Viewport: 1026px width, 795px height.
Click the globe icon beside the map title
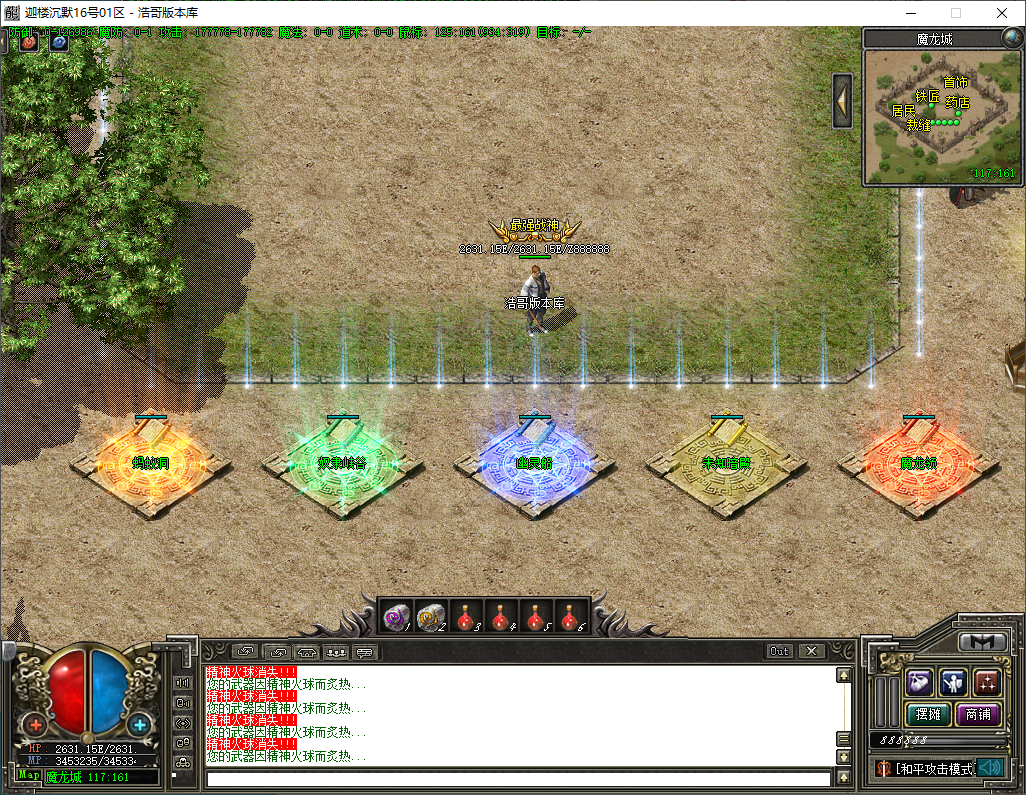[x=1011, y=39]
